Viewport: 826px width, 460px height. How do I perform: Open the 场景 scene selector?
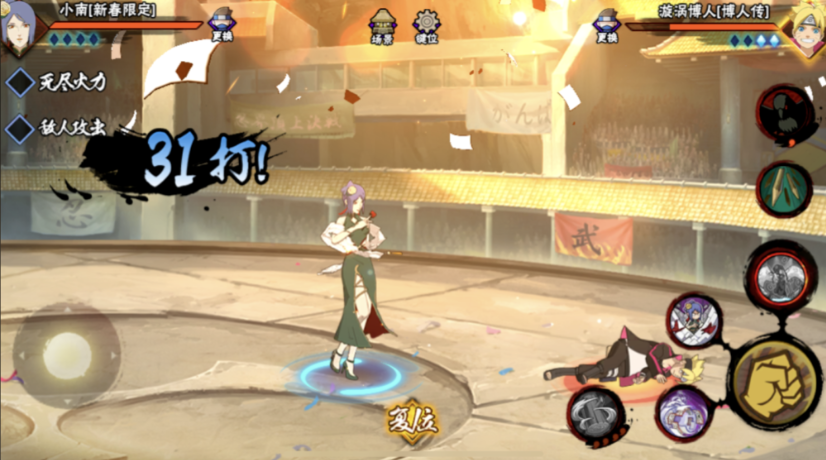[x=380, y=25]
